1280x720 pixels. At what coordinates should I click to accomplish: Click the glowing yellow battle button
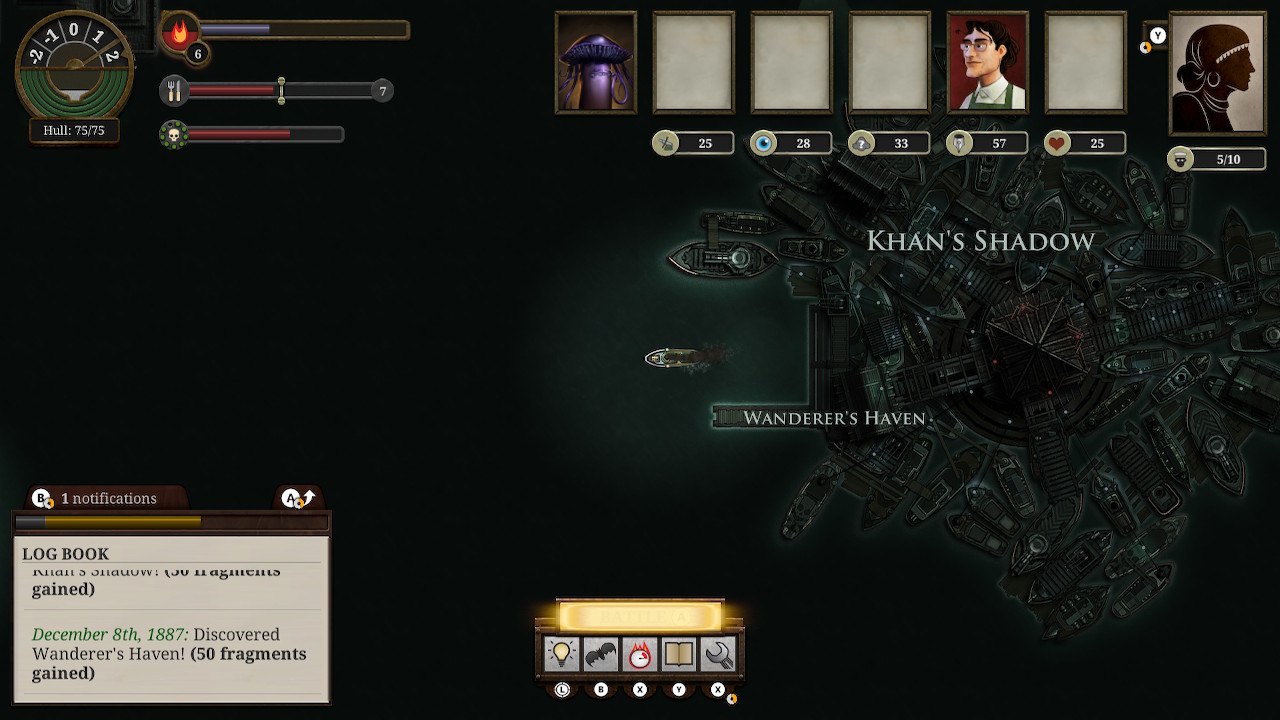[x=640, y=616]
